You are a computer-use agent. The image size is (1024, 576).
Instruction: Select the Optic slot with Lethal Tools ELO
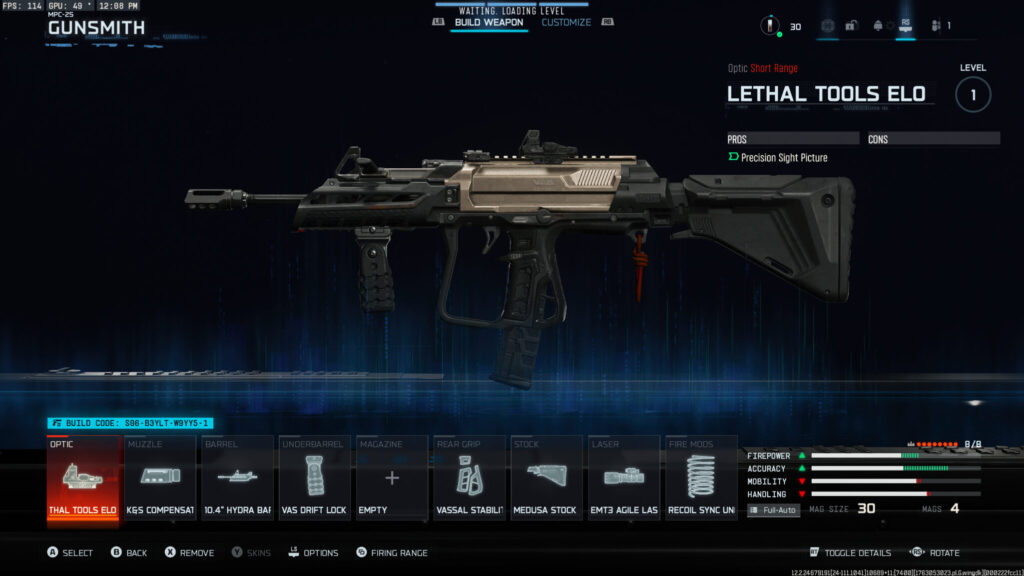[84, 479]
